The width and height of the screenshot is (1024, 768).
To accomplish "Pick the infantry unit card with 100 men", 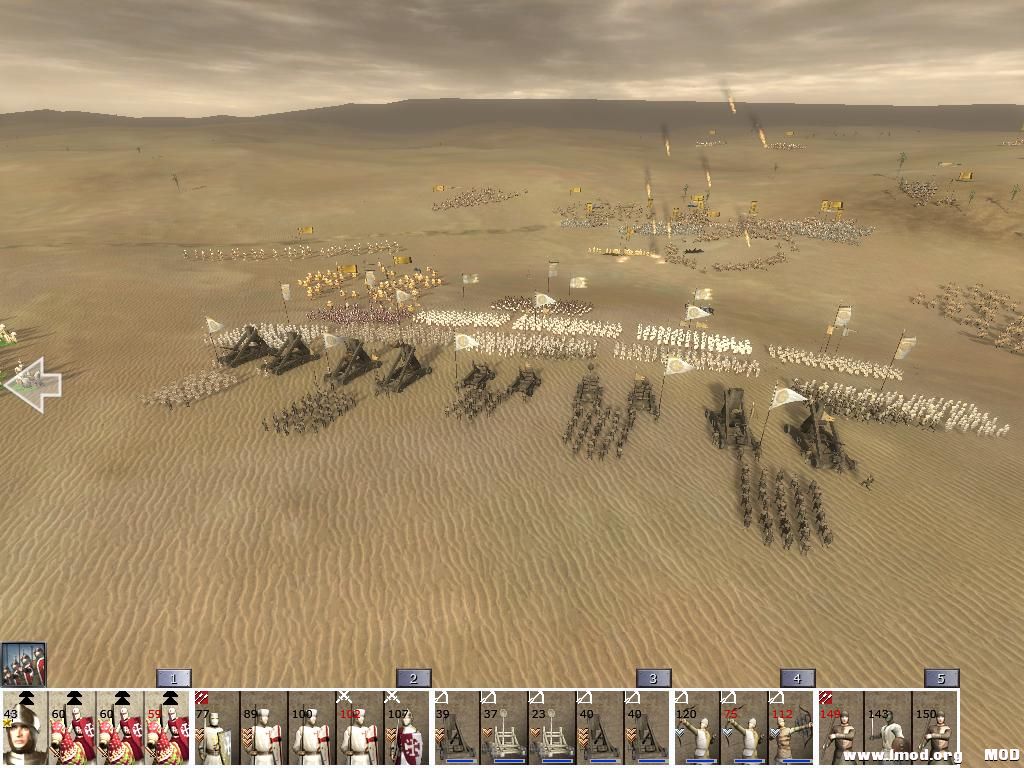I will [312, 728].
